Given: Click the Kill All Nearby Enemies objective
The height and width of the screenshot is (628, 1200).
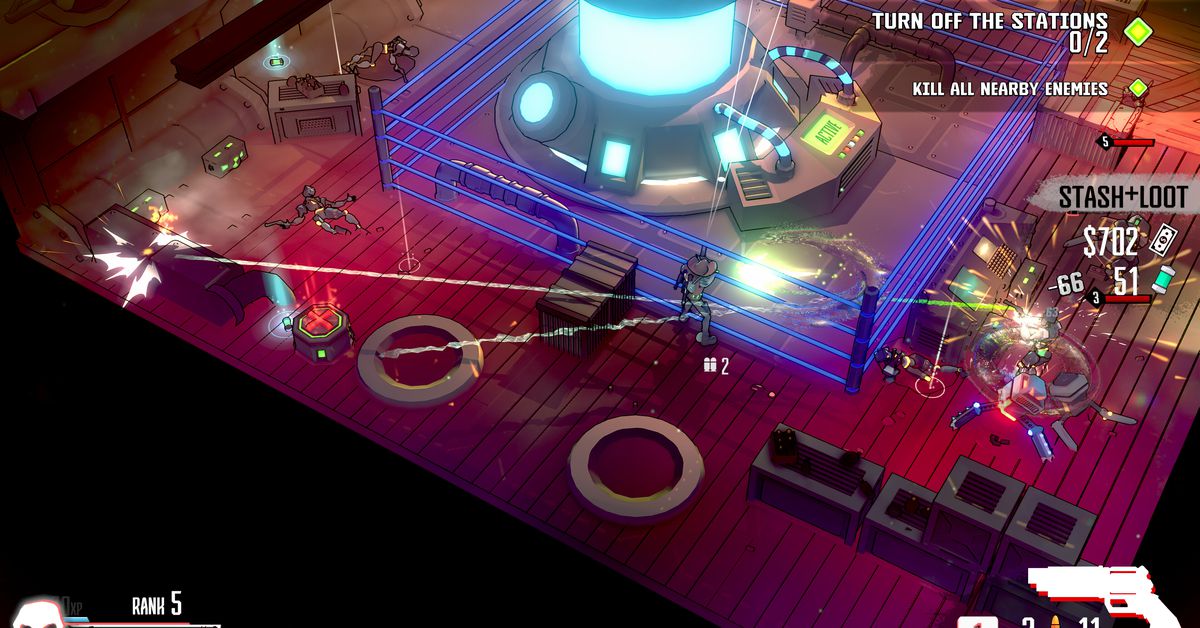Looking at the screenshot, I should click(x=1010, y=89).
